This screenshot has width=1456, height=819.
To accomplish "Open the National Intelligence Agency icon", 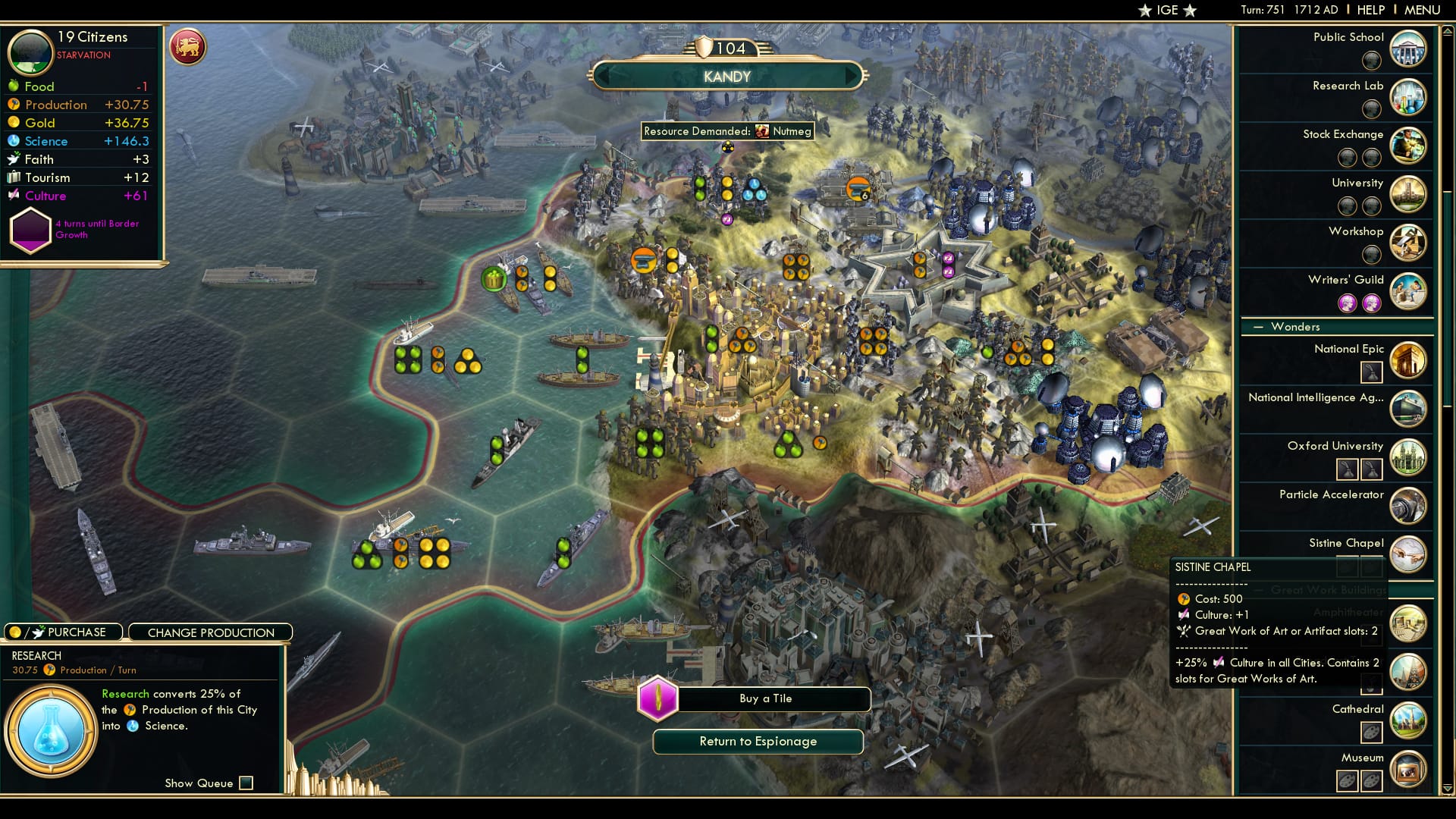I will tap(1408, 409).
